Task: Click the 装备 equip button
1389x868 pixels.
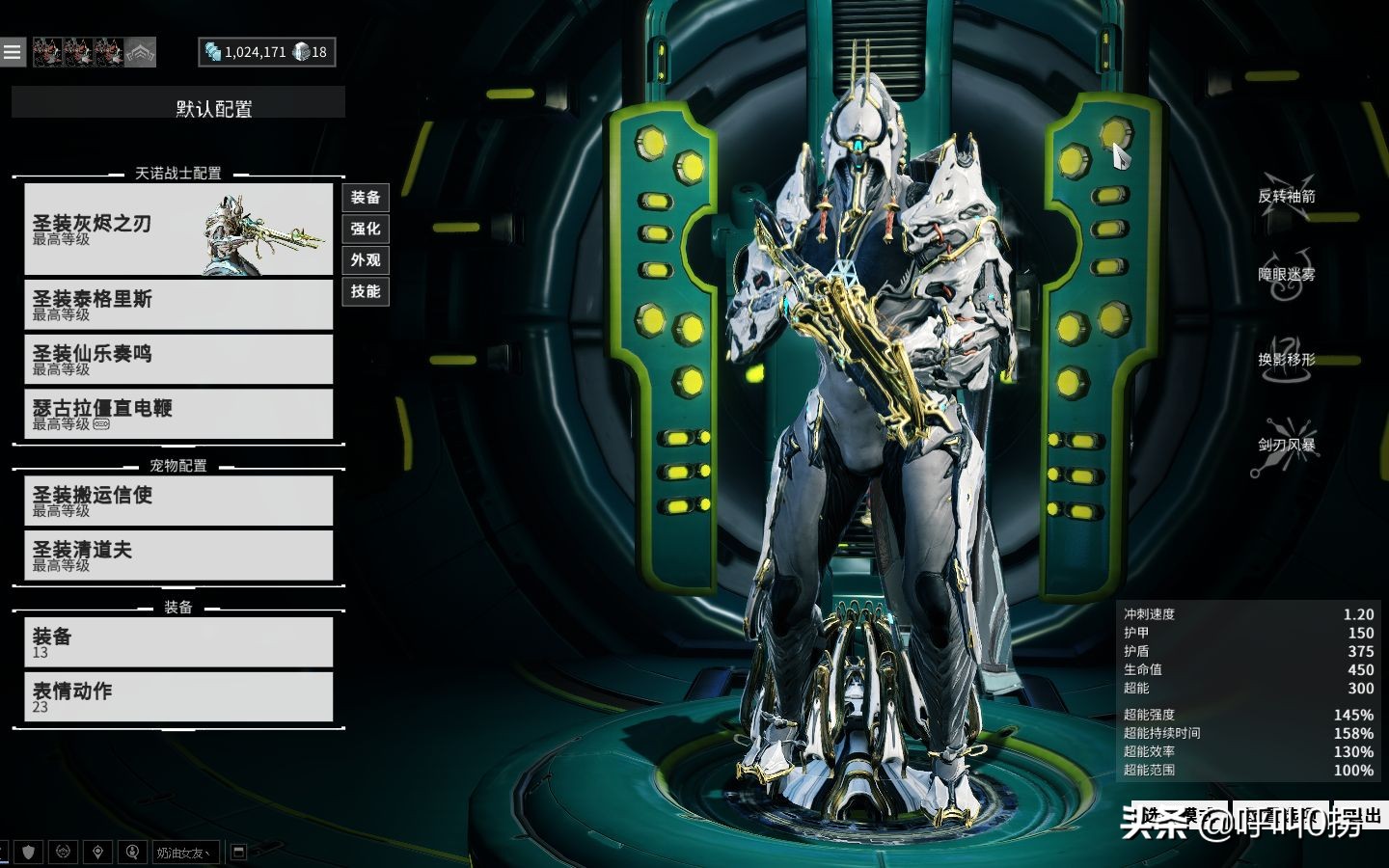Action: [x=366, y=198]
